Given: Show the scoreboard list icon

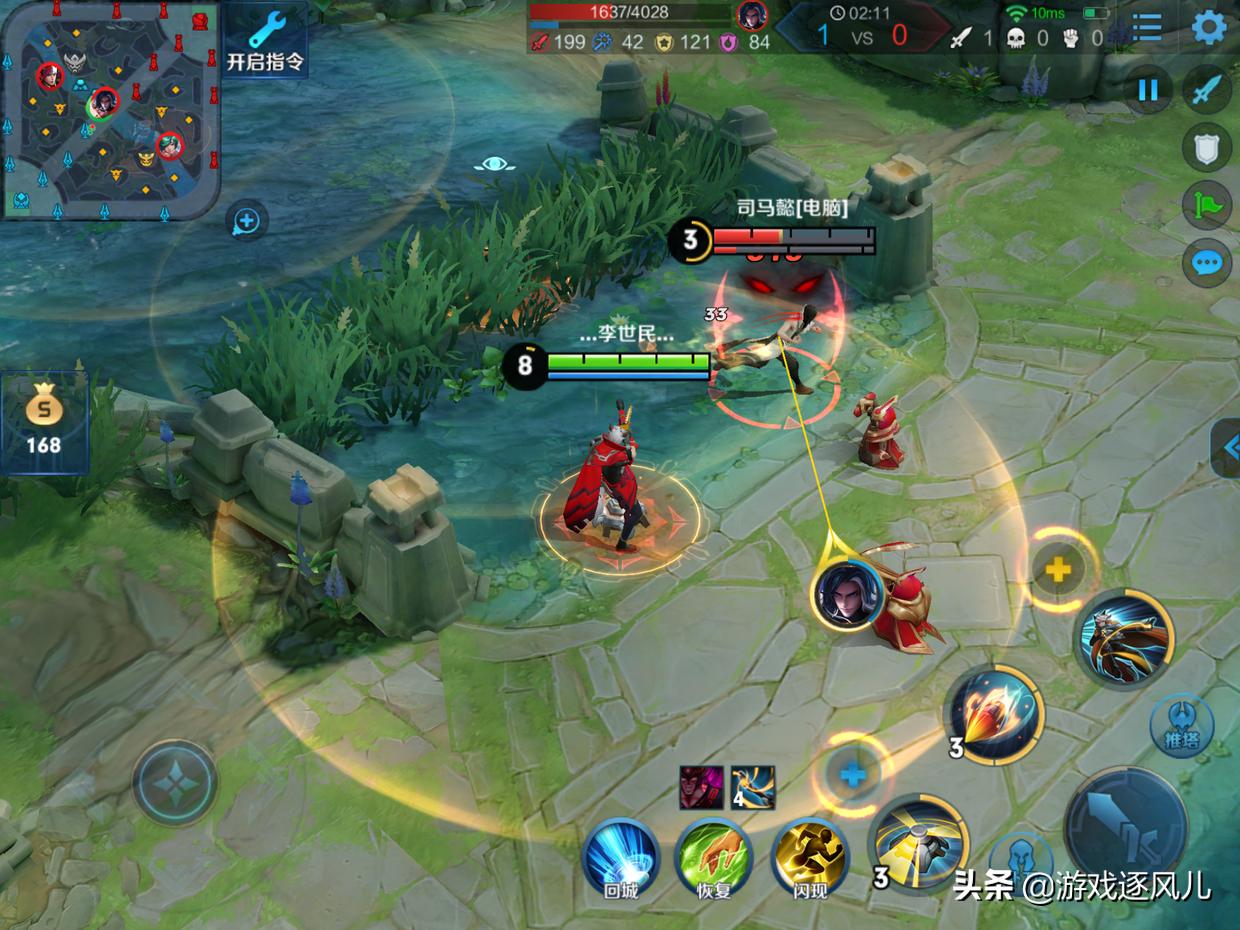Looking at the screenshot, I should (x=1147, y=28).
